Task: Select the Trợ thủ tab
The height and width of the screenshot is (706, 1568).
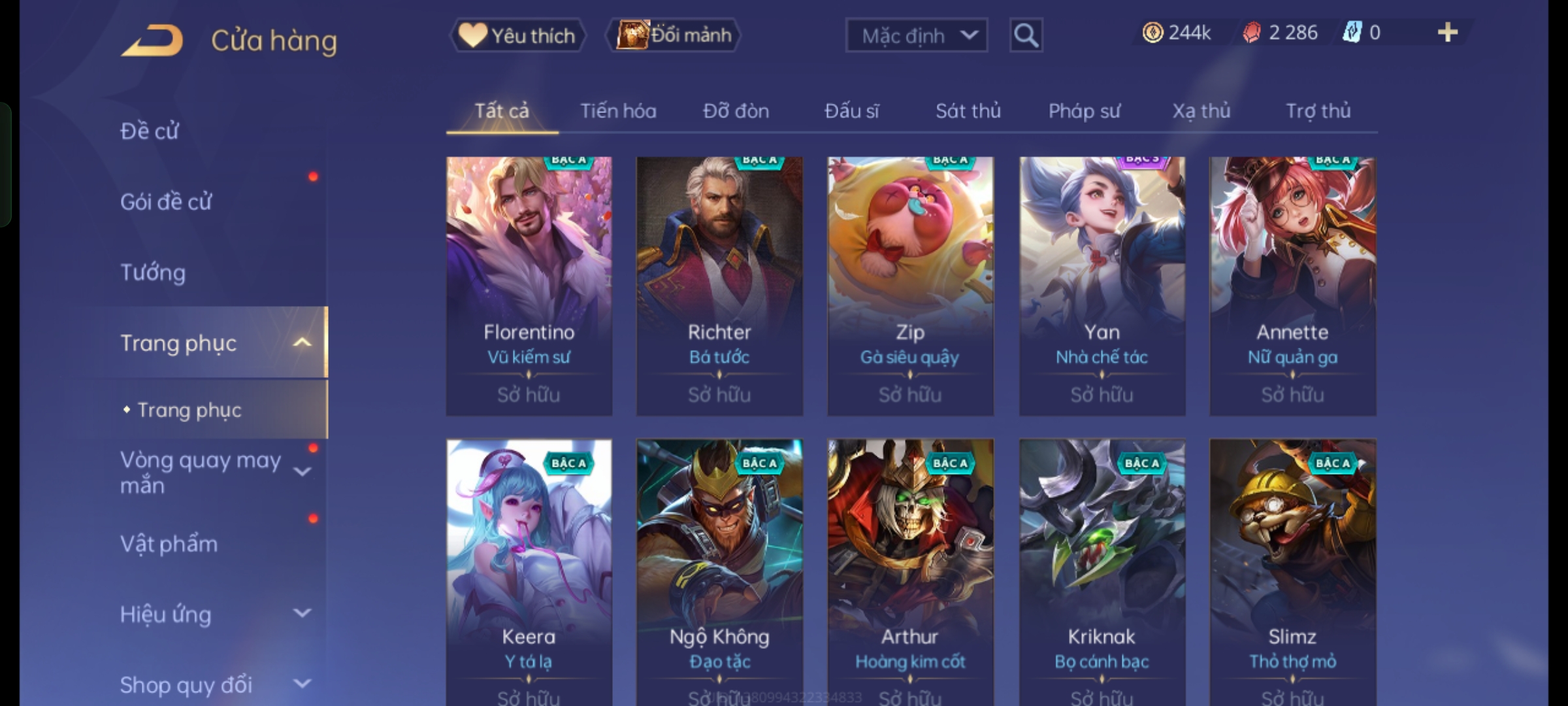Action: [1318, 111]
